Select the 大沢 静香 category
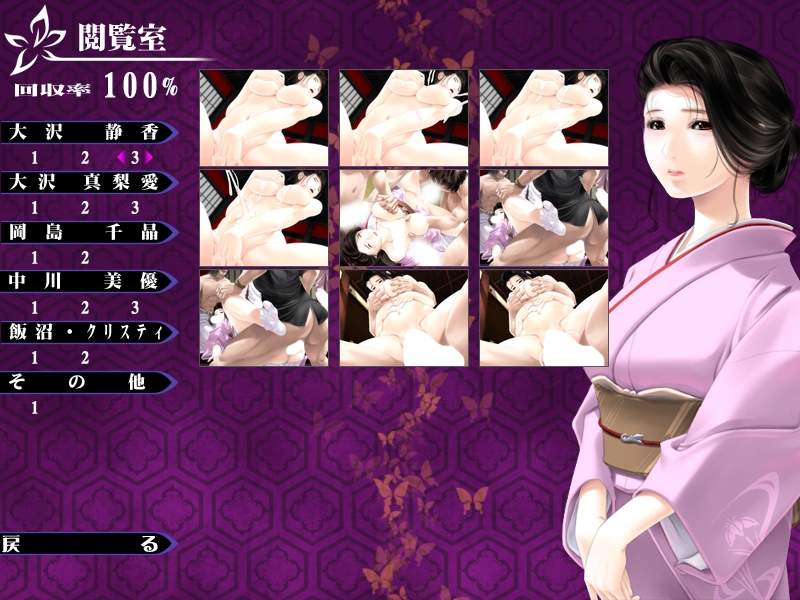Image resolution: width=800 pixels, height=600 pixels. tap(85, 132)
